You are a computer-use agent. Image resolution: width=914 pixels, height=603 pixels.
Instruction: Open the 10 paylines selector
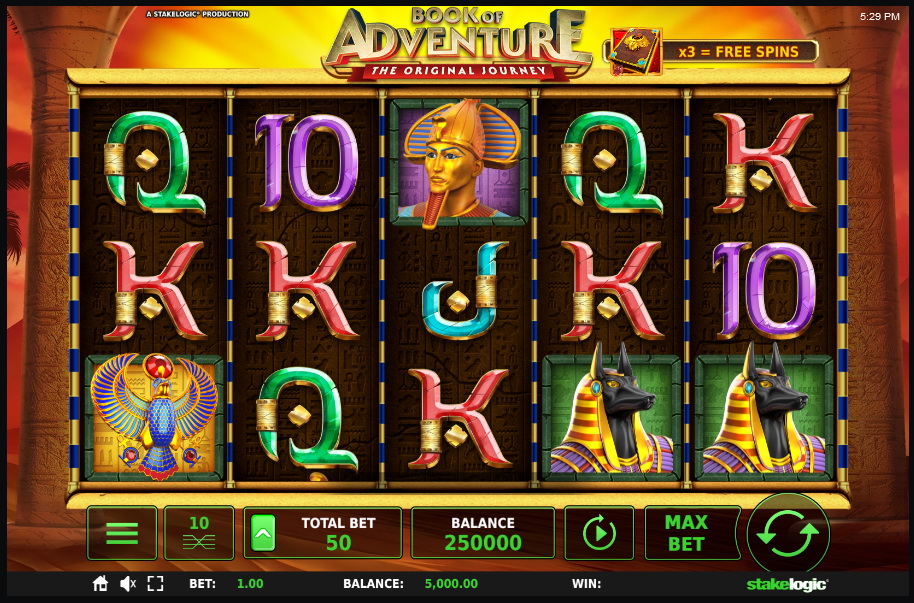coord(199,532)
